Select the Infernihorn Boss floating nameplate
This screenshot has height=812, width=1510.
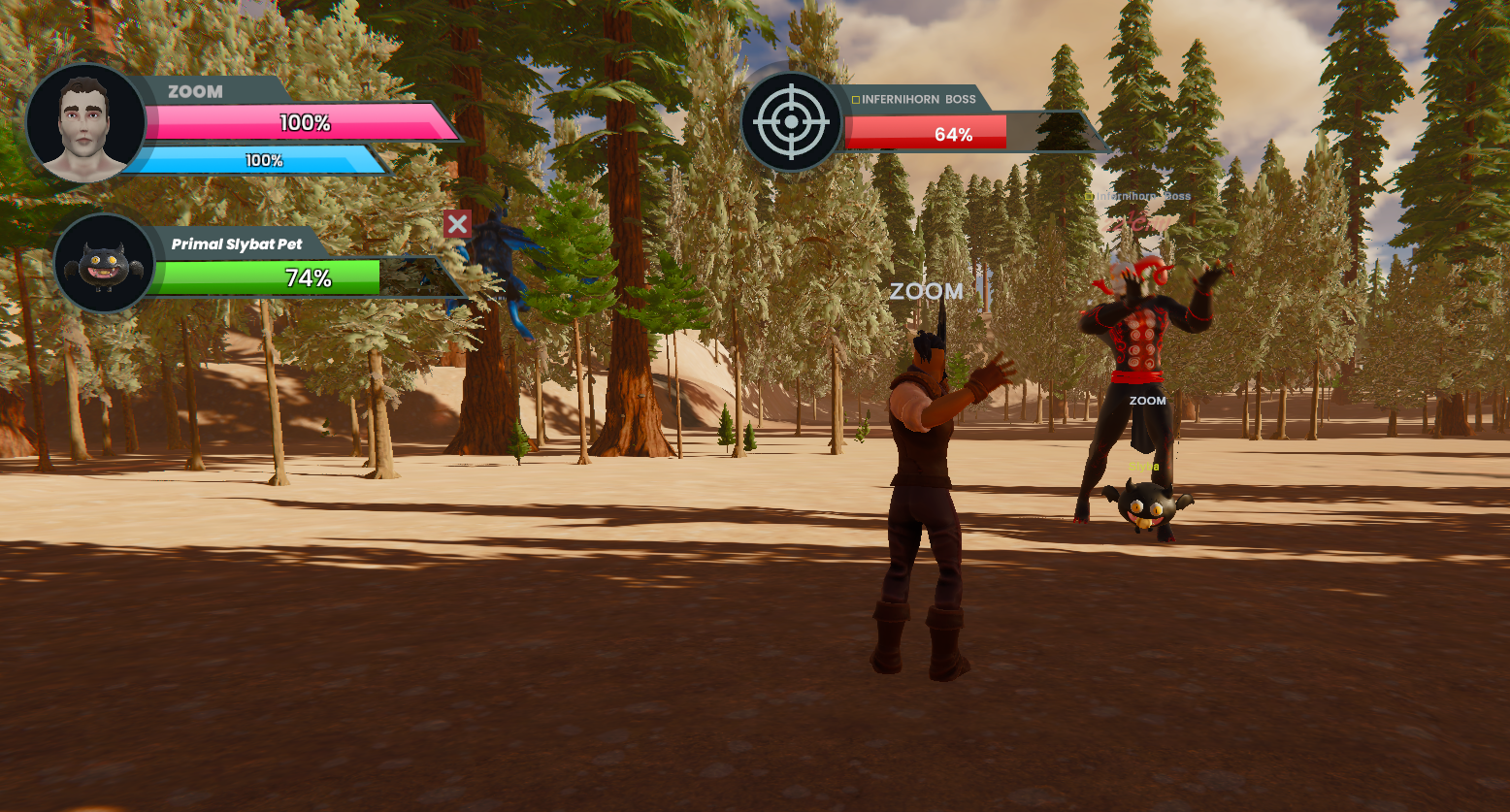pyautogui.click(x=1145, y=196)
